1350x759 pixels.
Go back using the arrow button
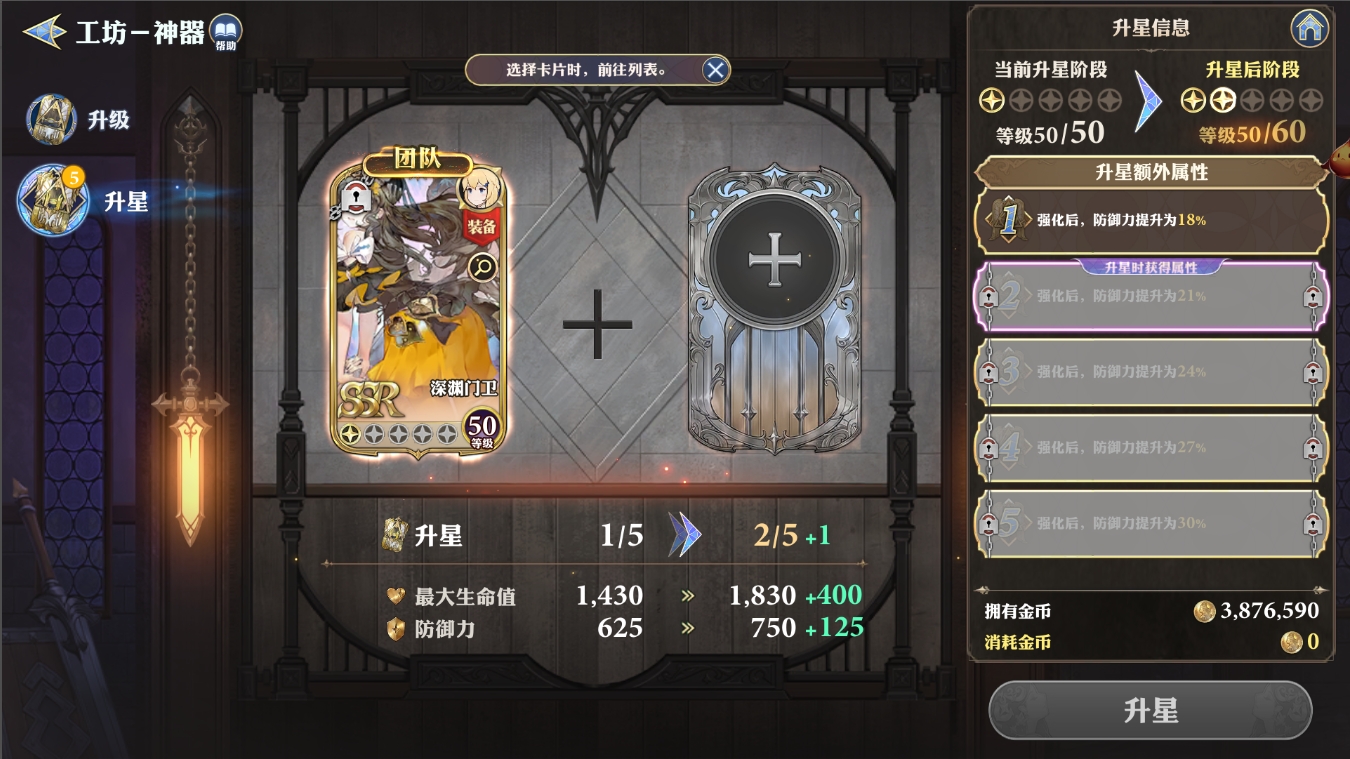point(44,32)
